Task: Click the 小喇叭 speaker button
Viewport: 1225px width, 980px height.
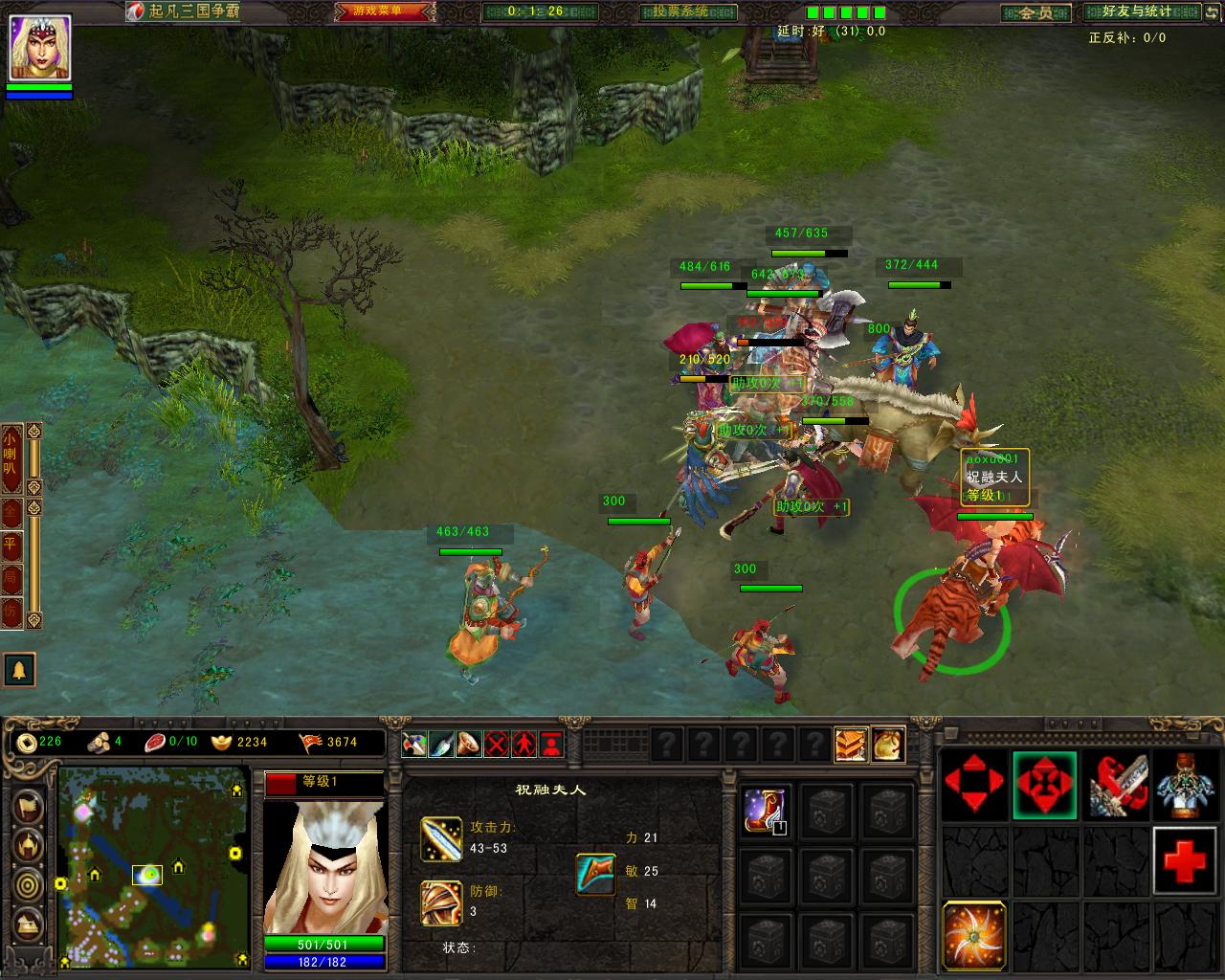Action: [x=11, y=457]
